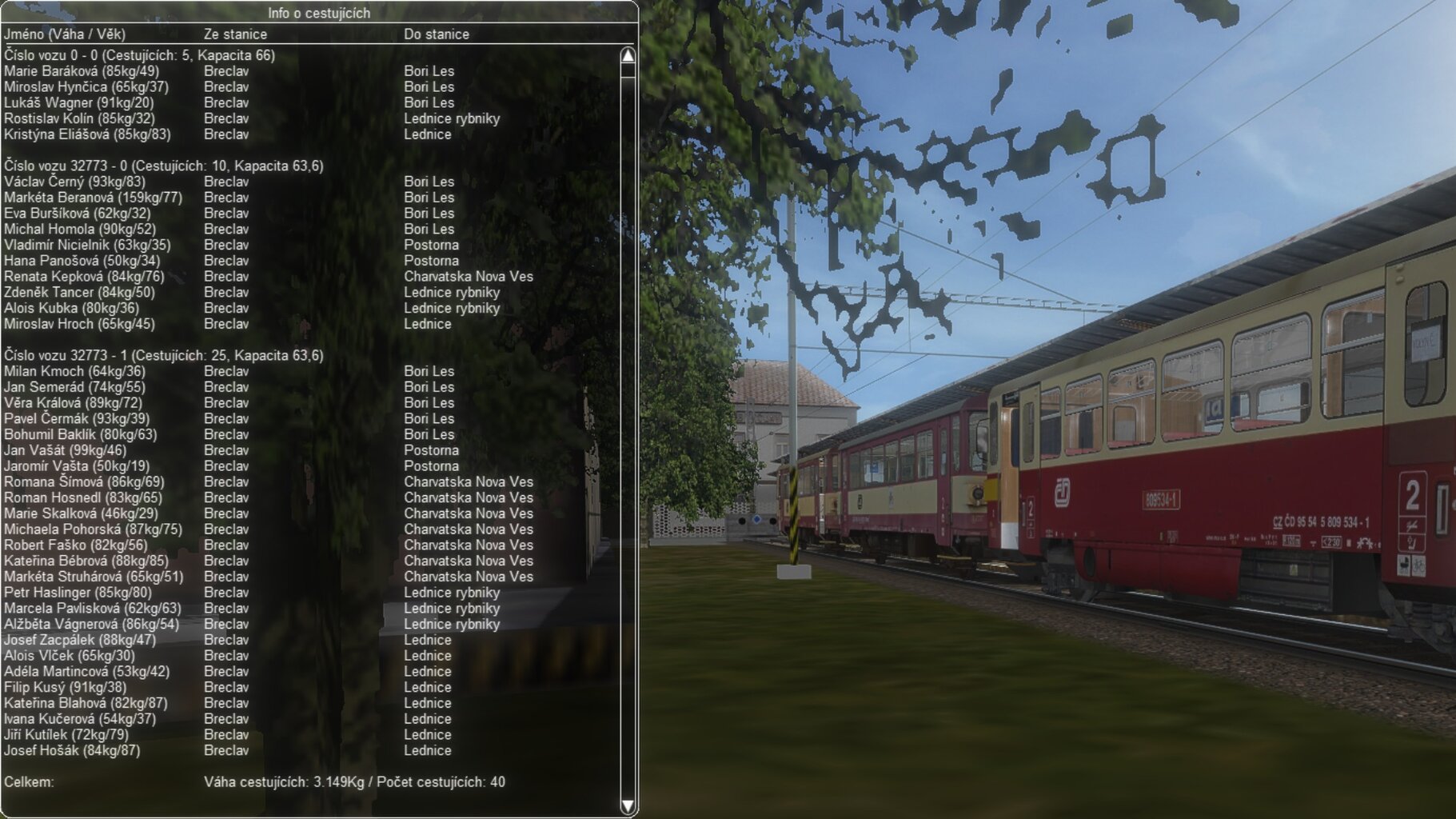This screenshot has height=819, width=1456.
Task: Click the scrollbar up arrow in passenger list
Action: click(x=628, y=56)
